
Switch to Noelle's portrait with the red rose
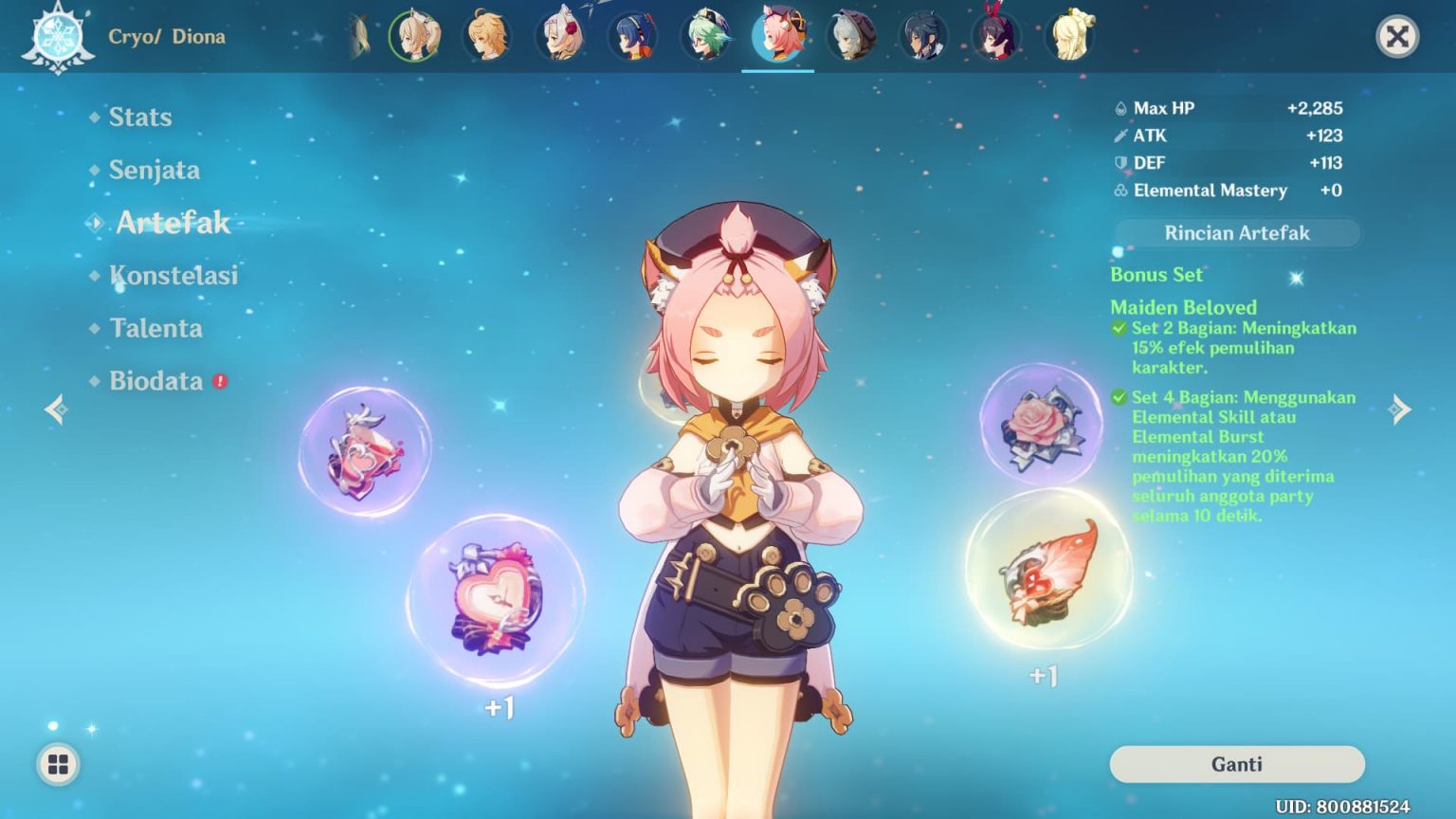coord(560,37)
